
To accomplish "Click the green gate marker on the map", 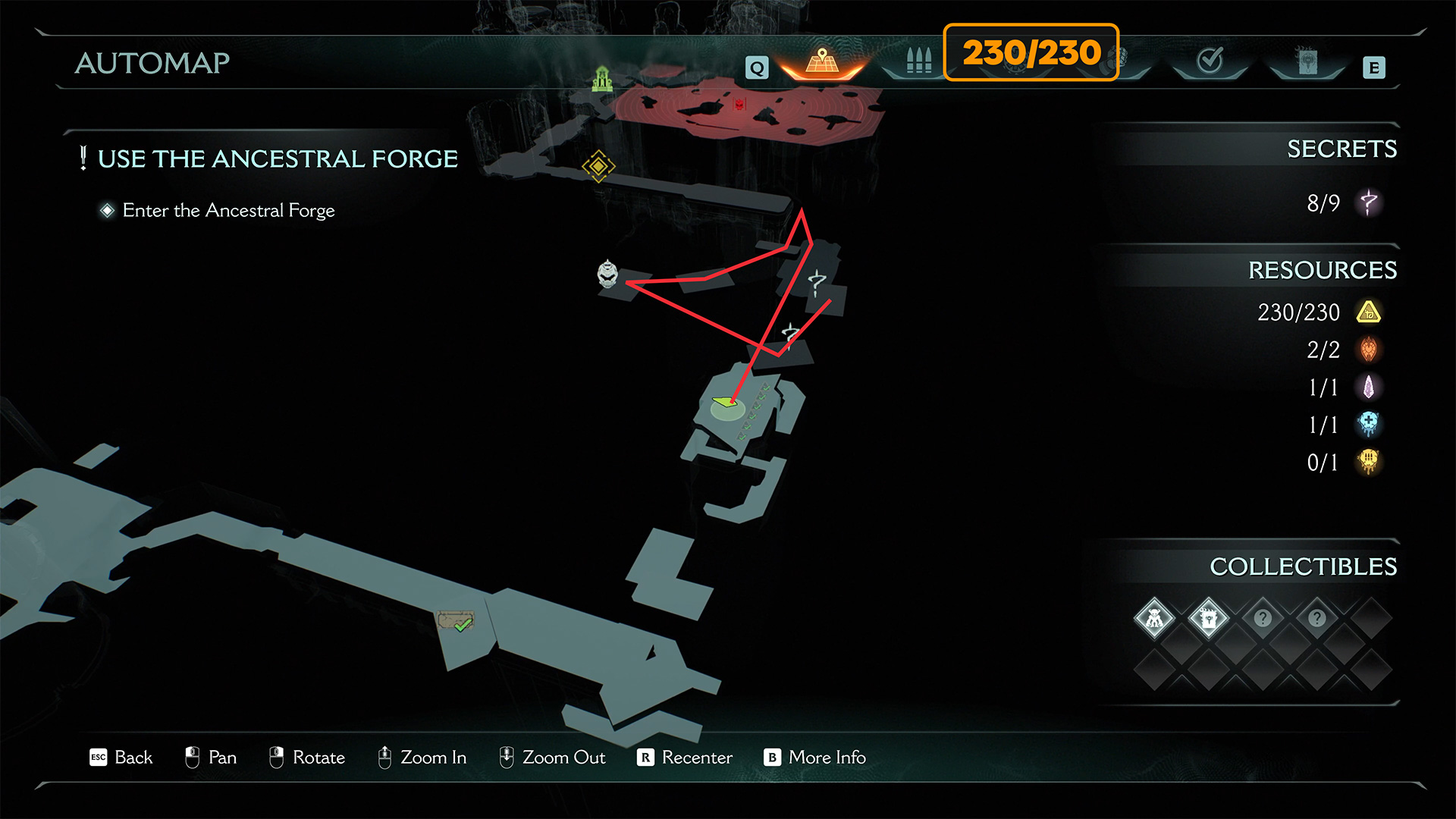I will point(602,78).
